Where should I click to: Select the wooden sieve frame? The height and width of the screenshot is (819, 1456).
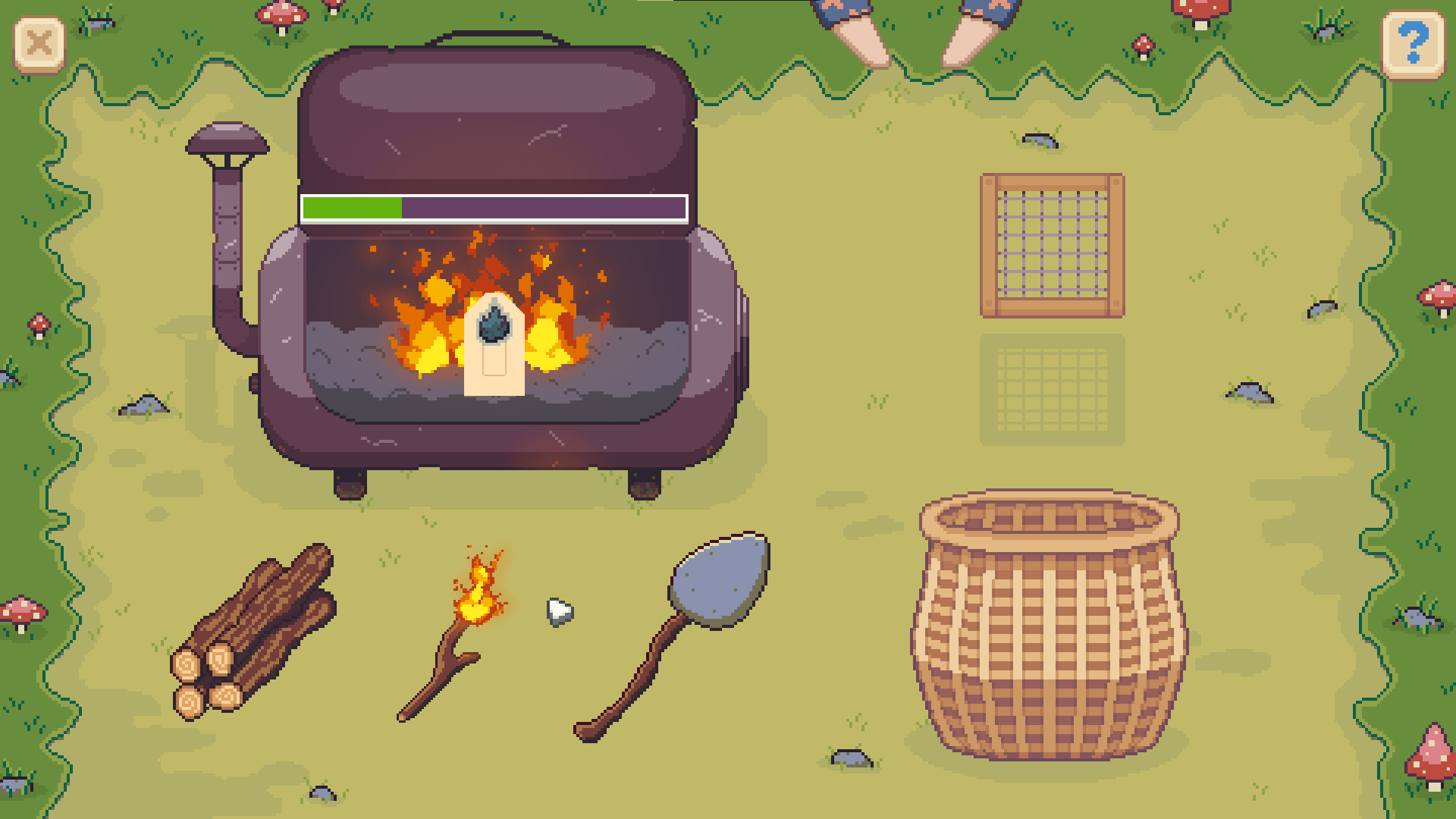pos(1053,245)
